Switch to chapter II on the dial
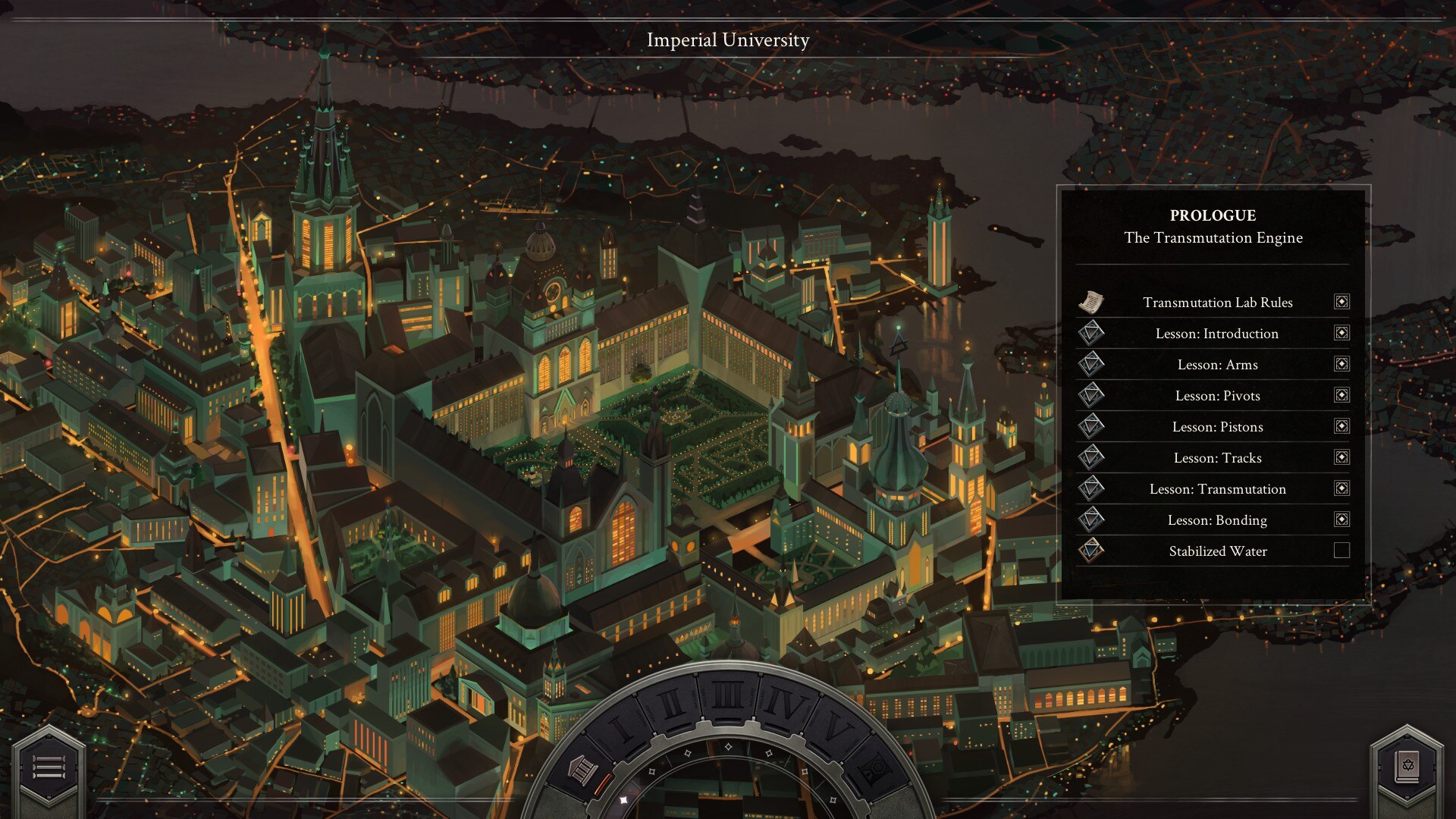Screen dimensions: 1456x819 coord(670,705)
